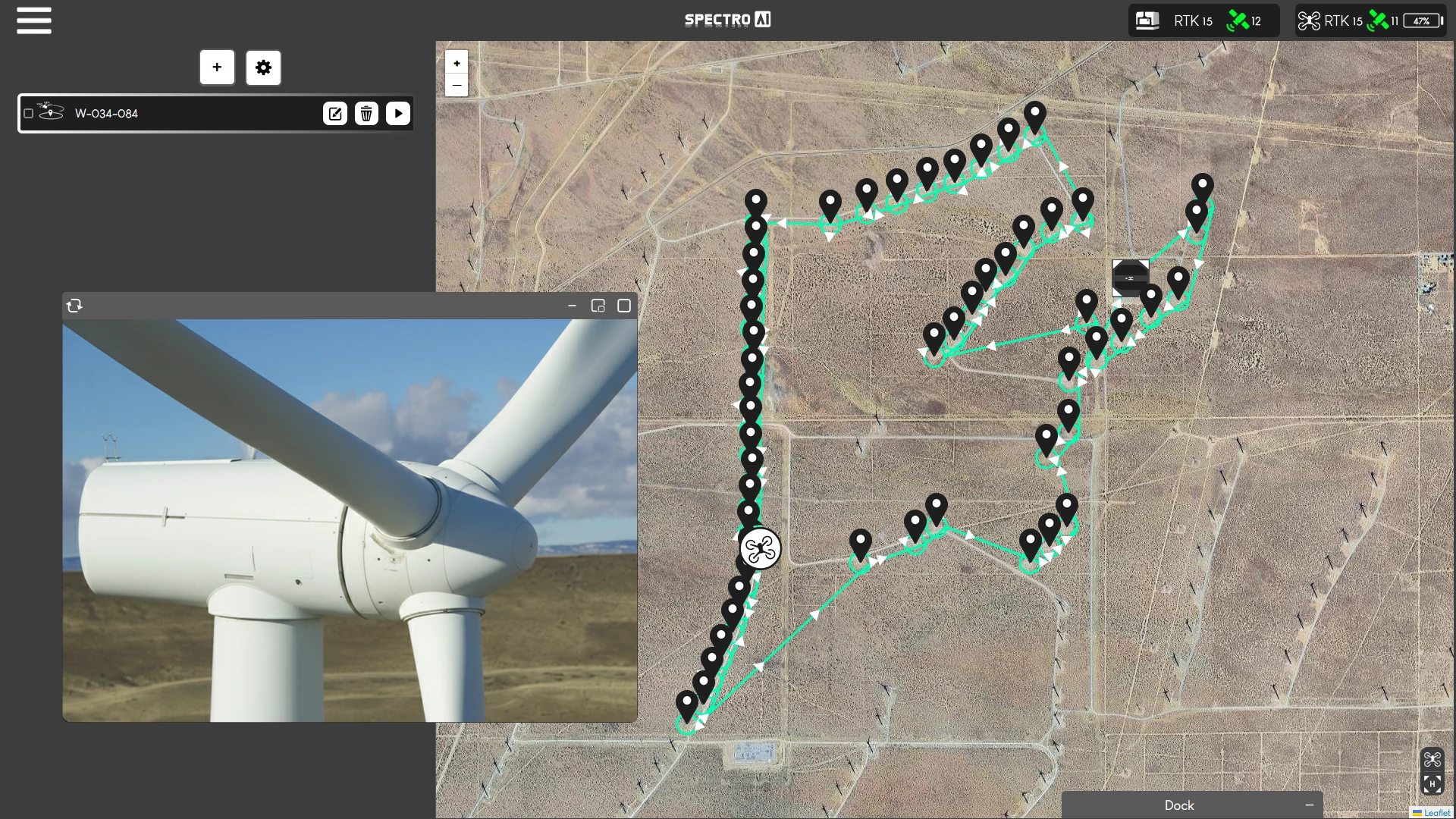Delete mission W-034-084 via the trash icon
The image size is (1456, 819).
(367, 113)
